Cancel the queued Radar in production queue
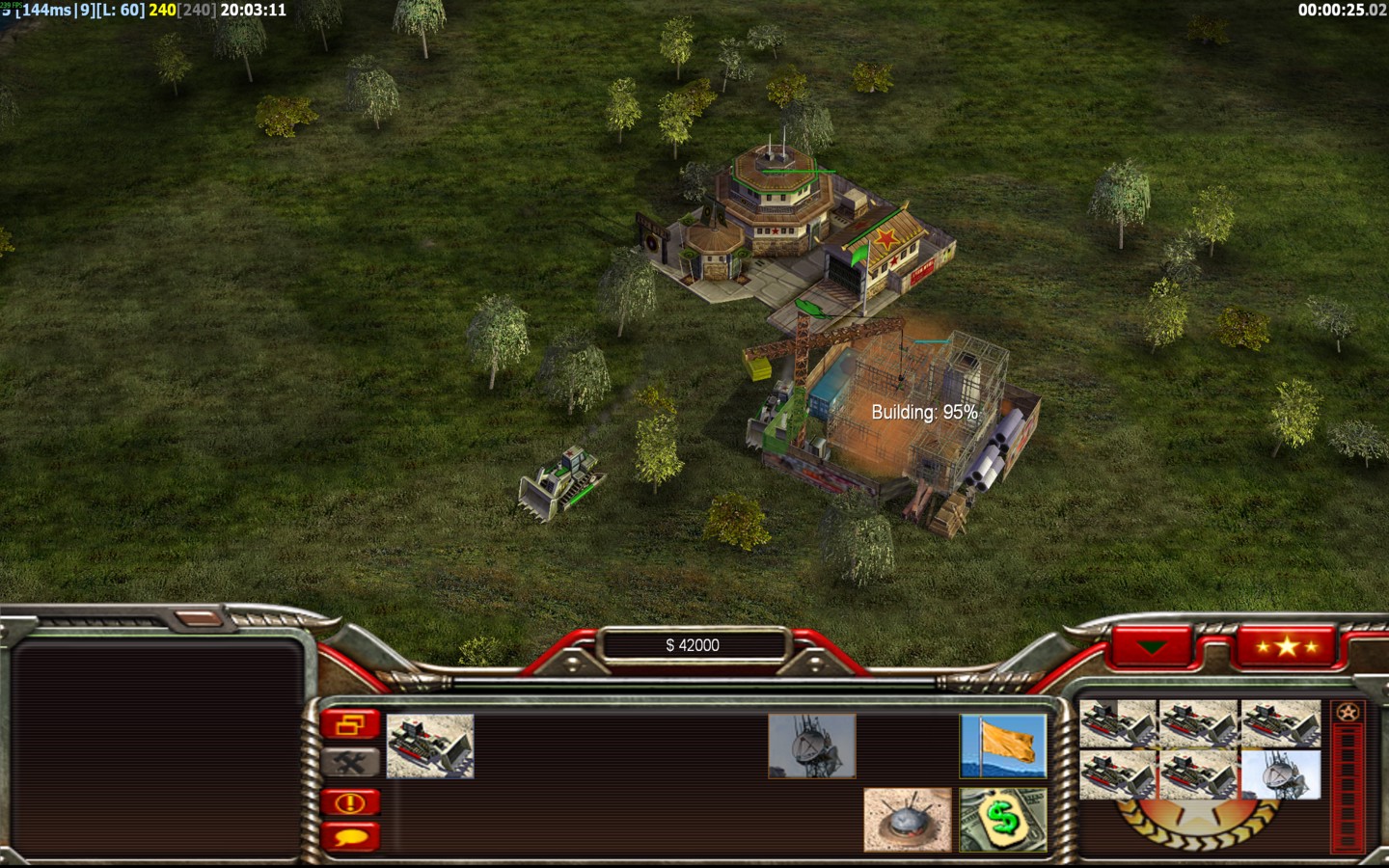Screen dimensions: 1389x868 coord(1280,775)
